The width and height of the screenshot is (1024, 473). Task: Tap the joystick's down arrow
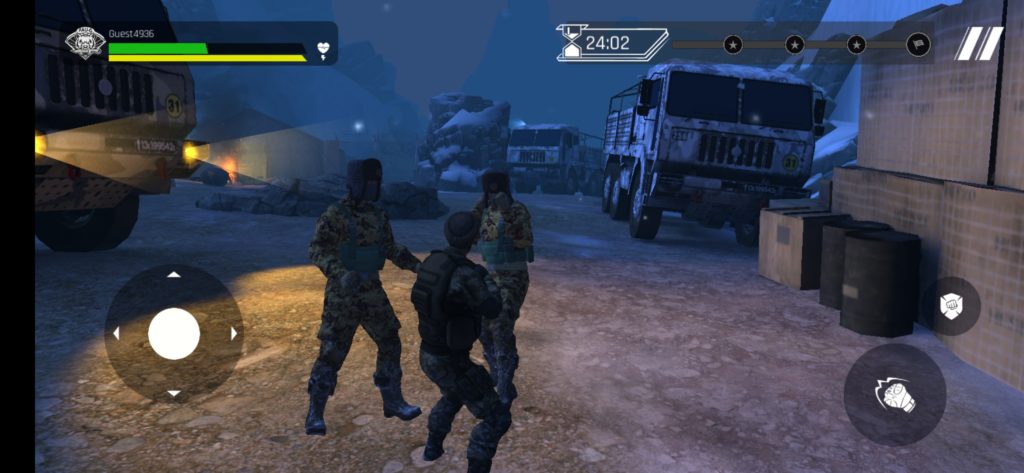[x=174, y=393]
